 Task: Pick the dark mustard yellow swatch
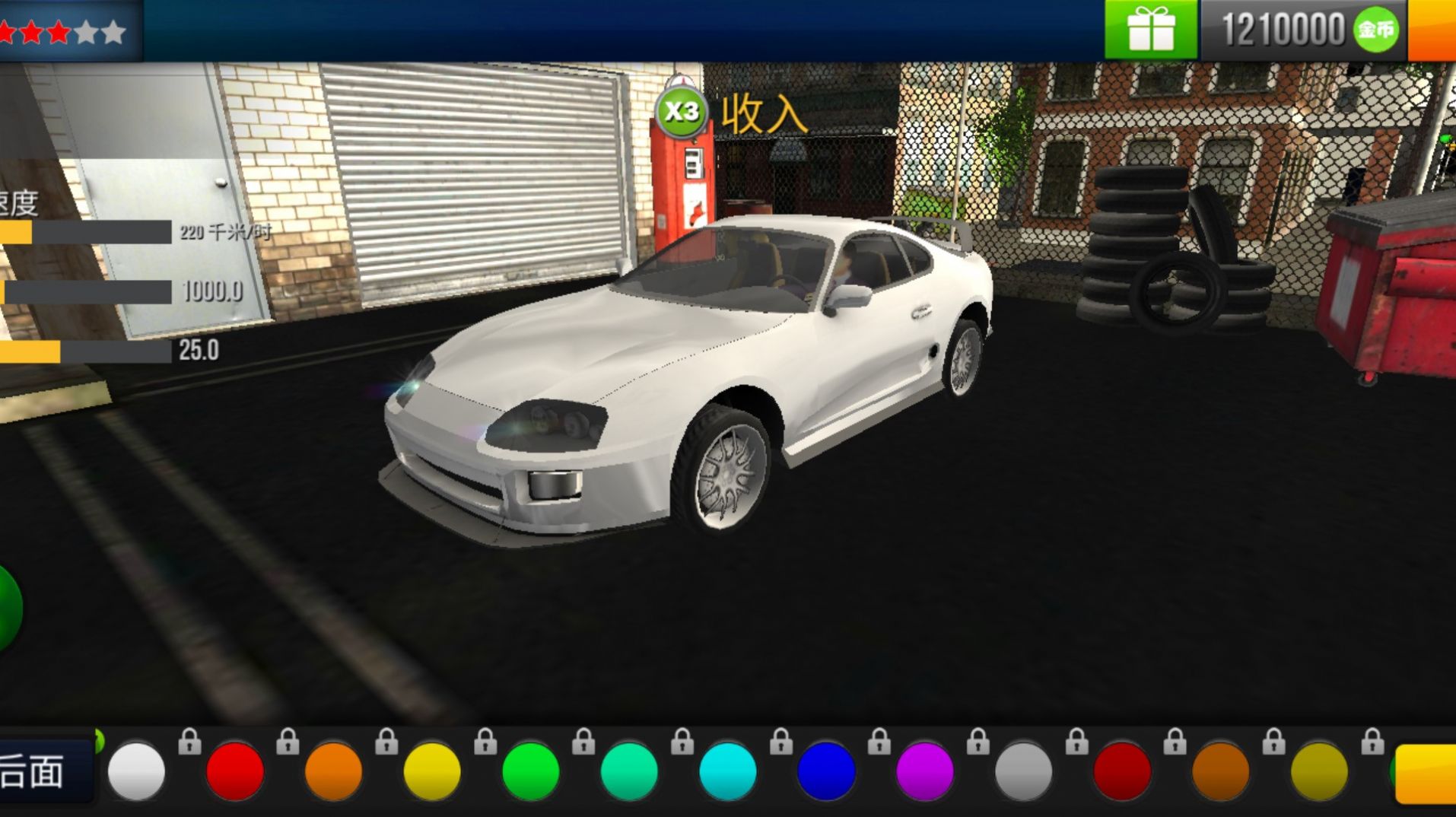pos(1318,771)
